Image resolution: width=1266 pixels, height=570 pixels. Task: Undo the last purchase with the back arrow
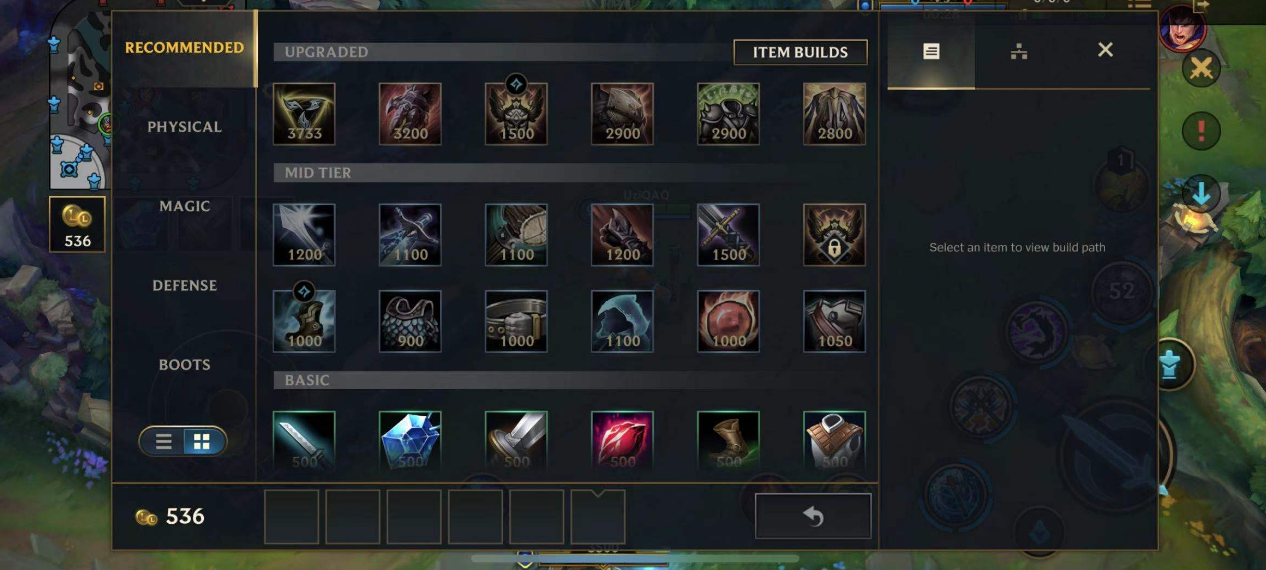[813, 516]
